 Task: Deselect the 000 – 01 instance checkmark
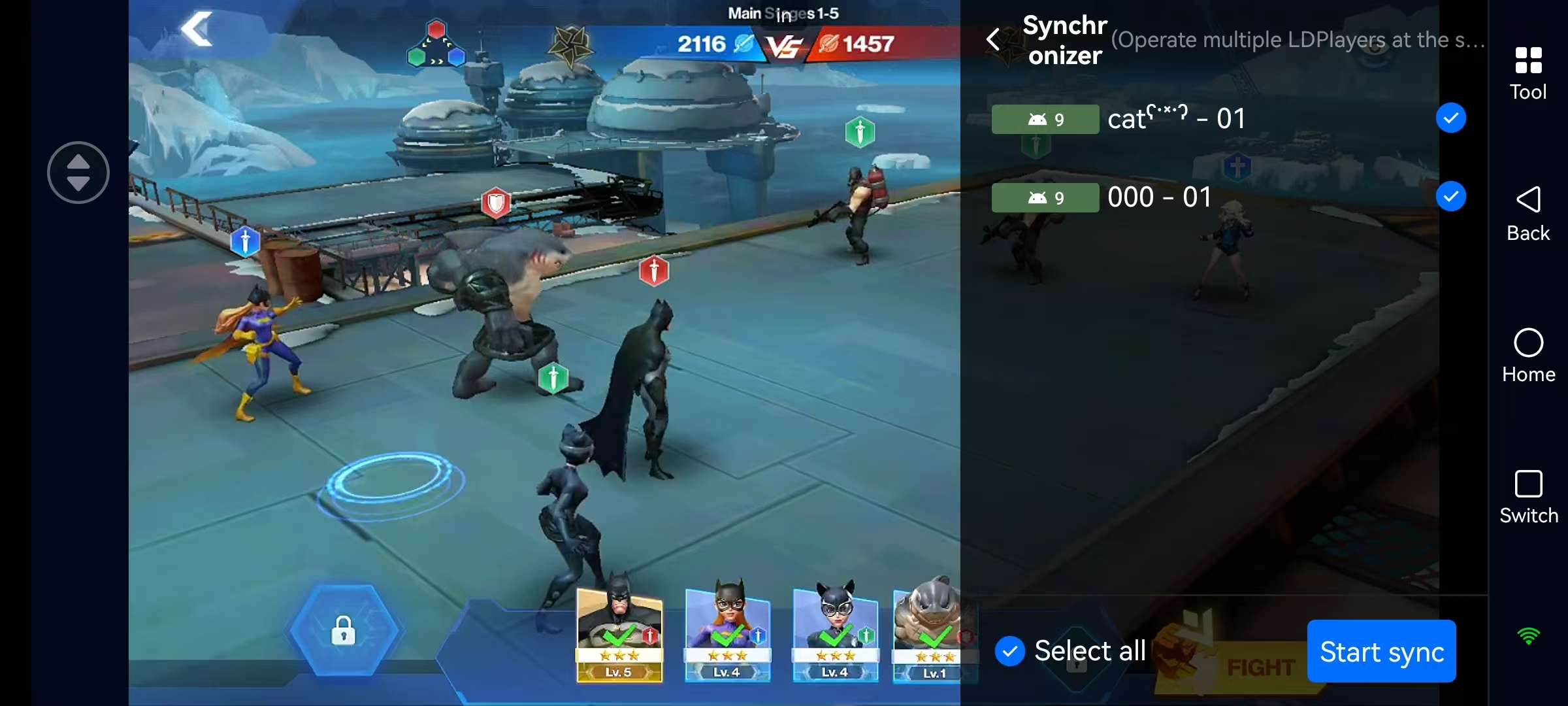1450,196
